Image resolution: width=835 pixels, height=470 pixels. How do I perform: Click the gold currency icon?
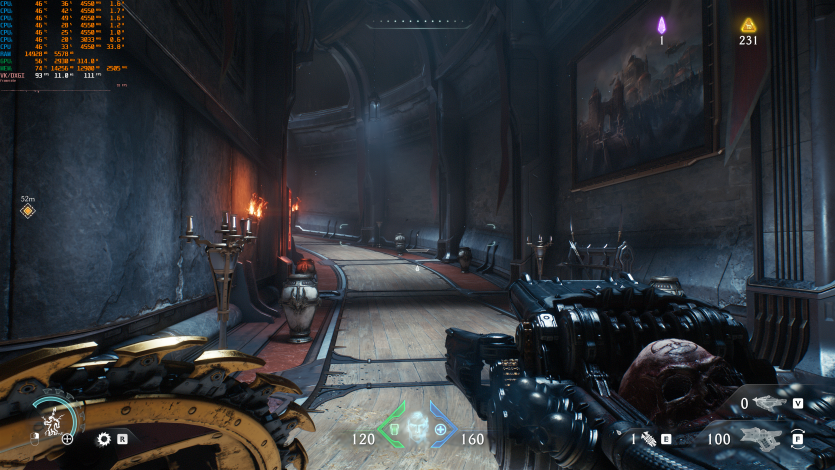point(748,25)
